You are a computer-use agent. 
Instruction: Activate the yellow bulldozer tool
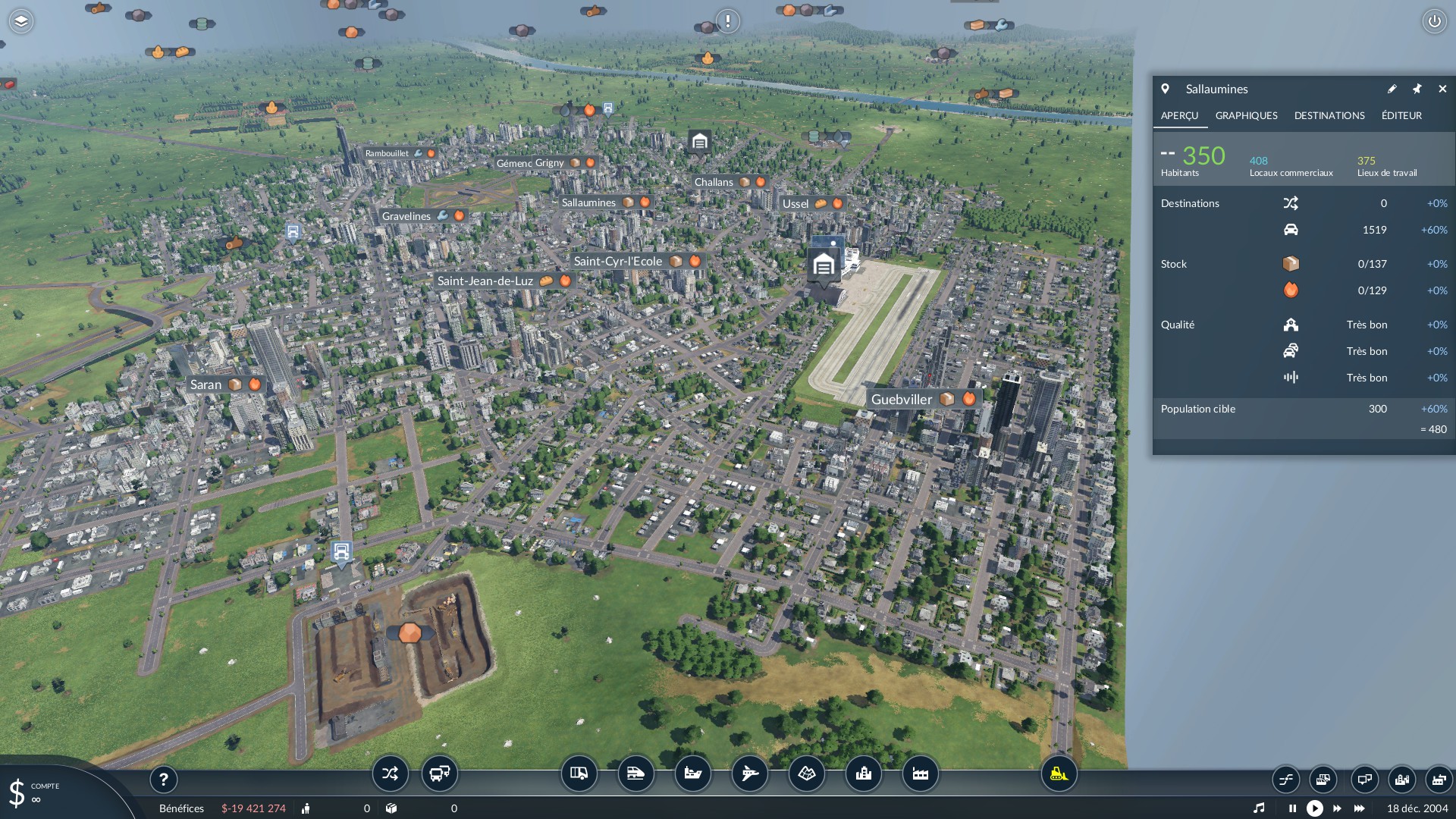pyautogui.click(x=1058, y=773)
